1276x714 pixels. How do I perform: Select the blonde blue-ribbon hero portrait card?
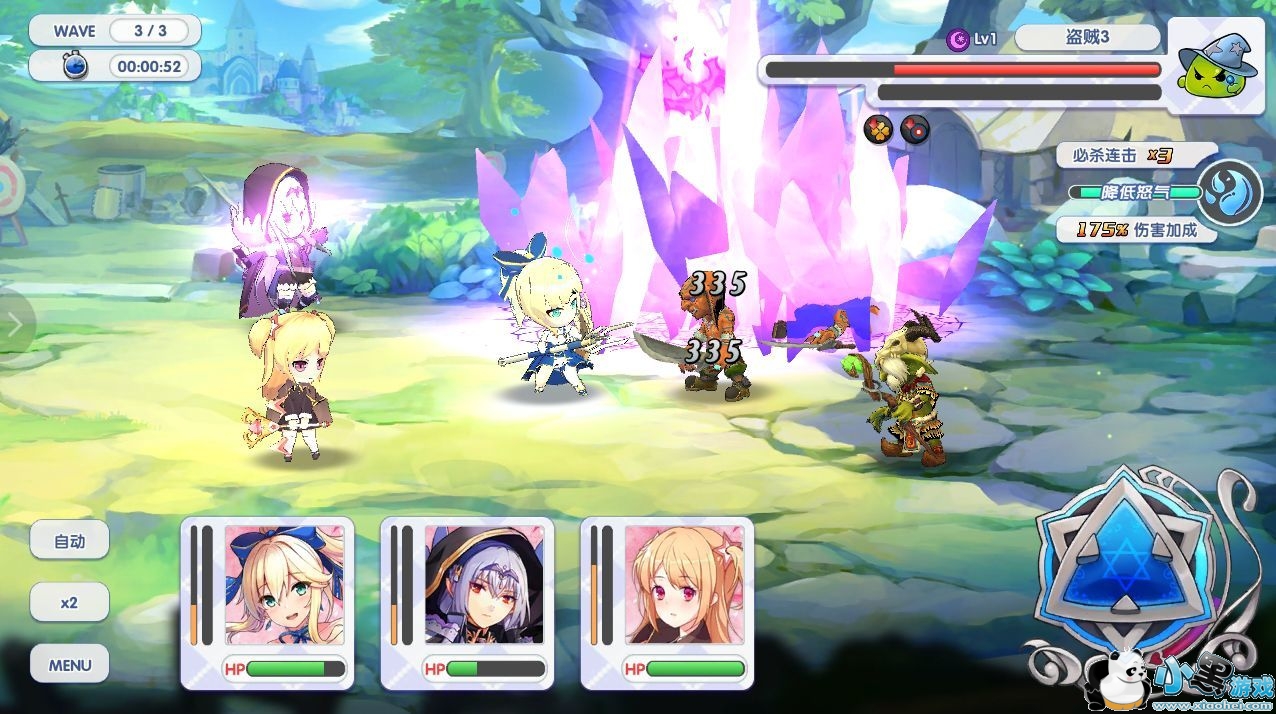point(284,586)
